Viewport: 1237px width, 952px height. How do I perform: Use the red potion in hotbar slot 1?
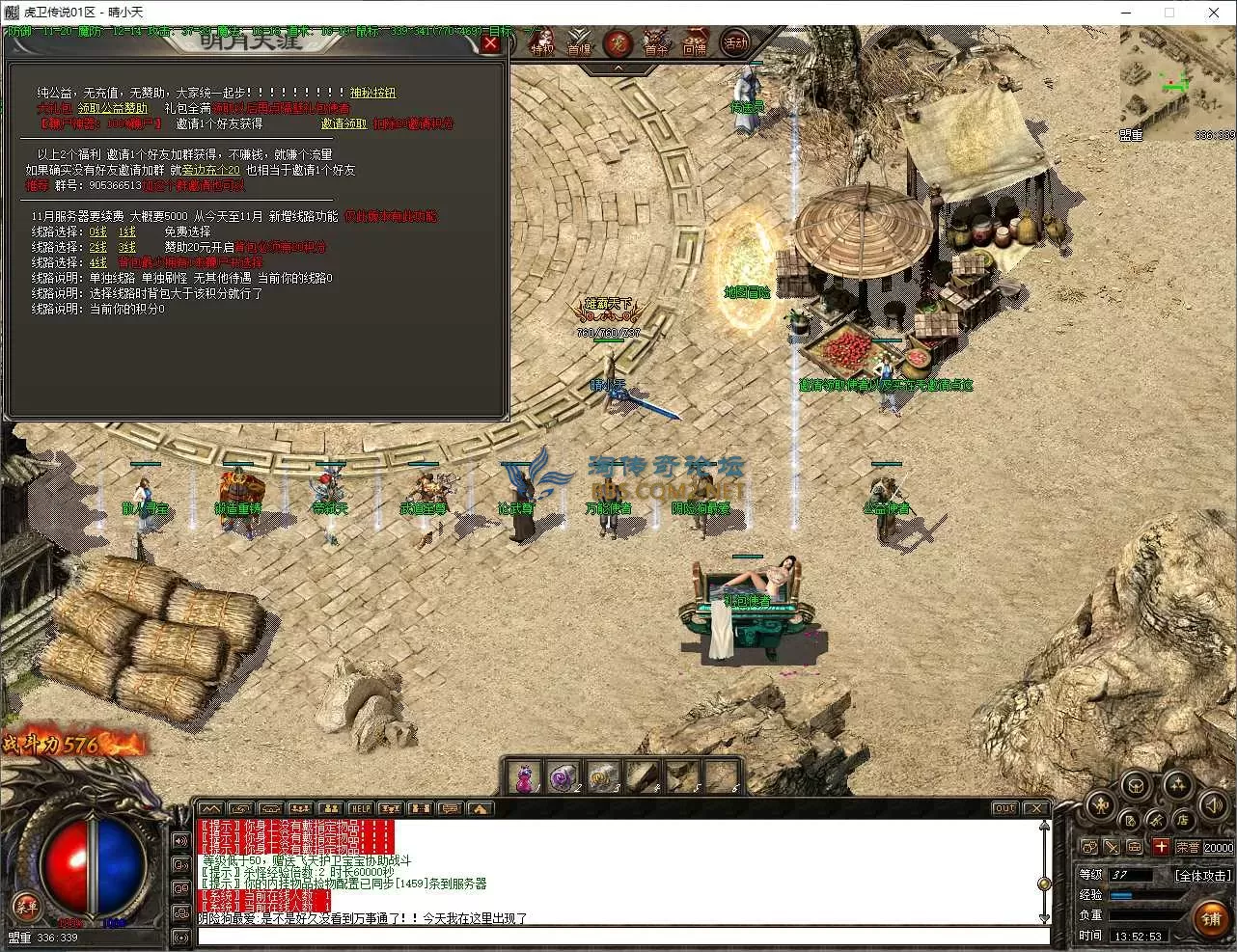(x=524, y=777)
